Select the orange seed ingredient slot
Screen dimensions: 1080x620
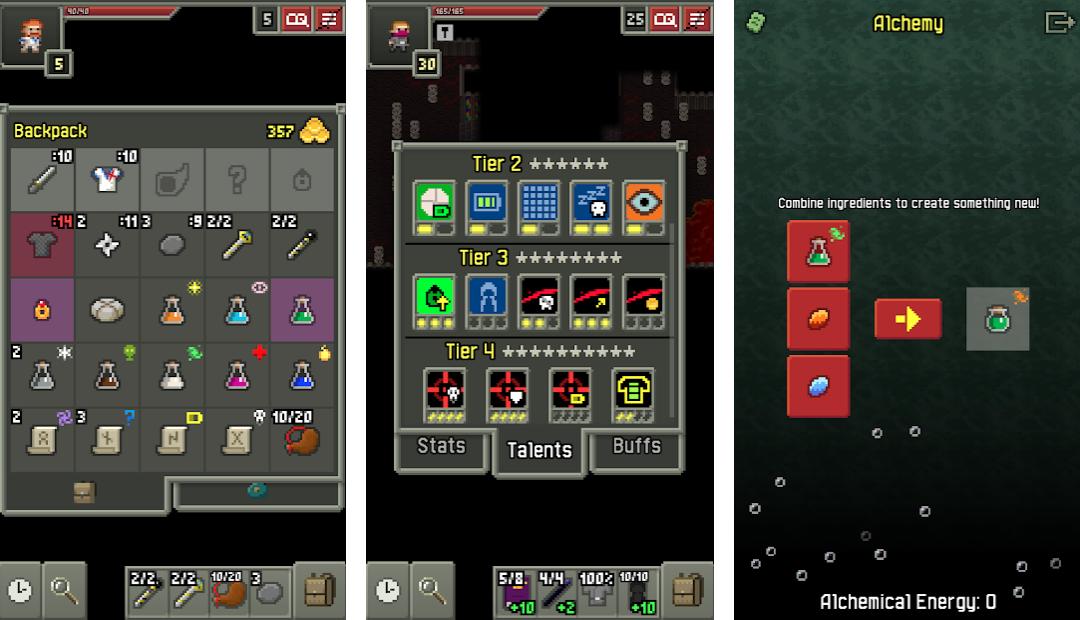(818, 319)
